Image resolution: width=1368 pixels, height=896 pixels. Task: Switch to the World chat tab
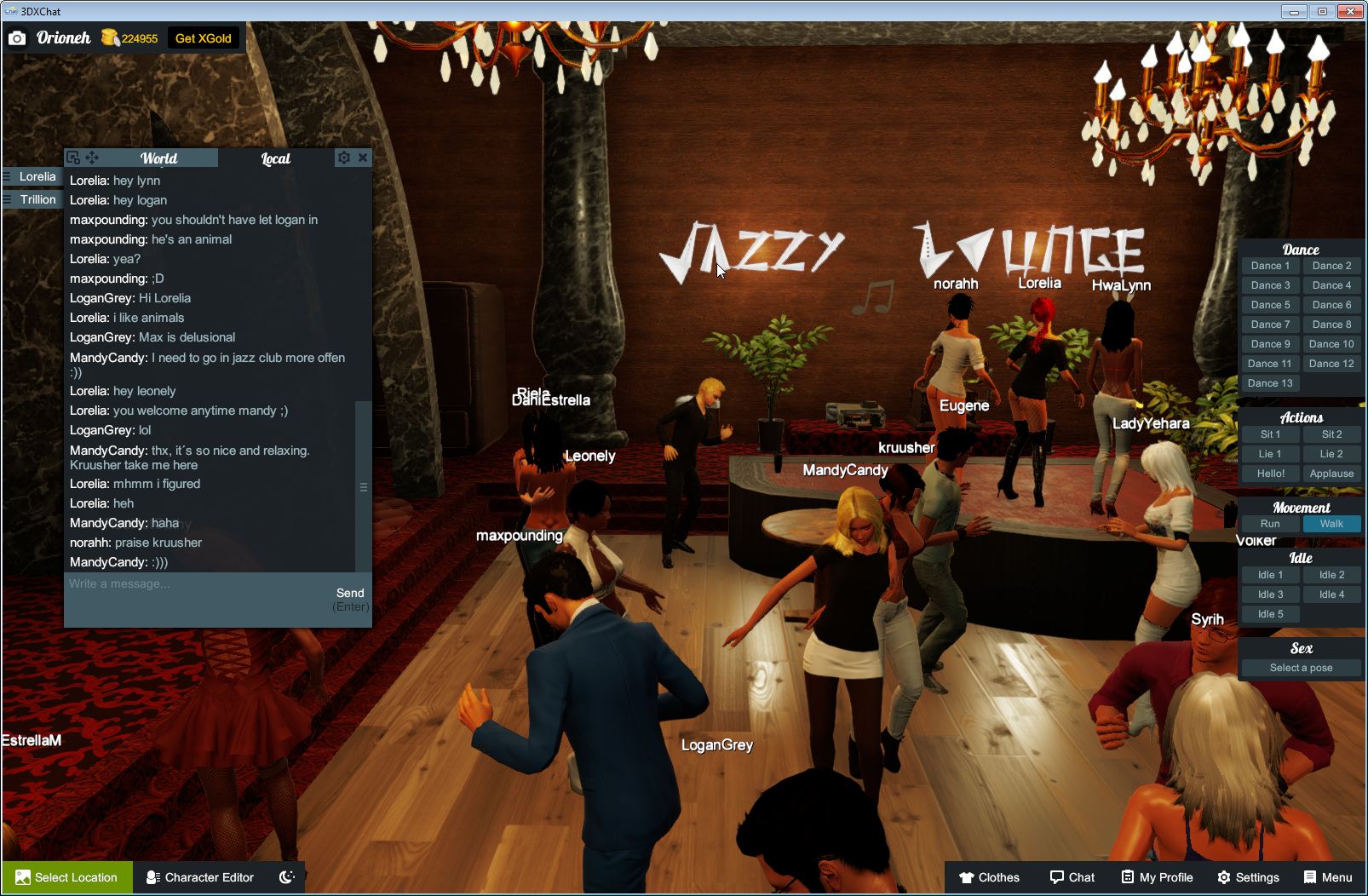(159, 158)
